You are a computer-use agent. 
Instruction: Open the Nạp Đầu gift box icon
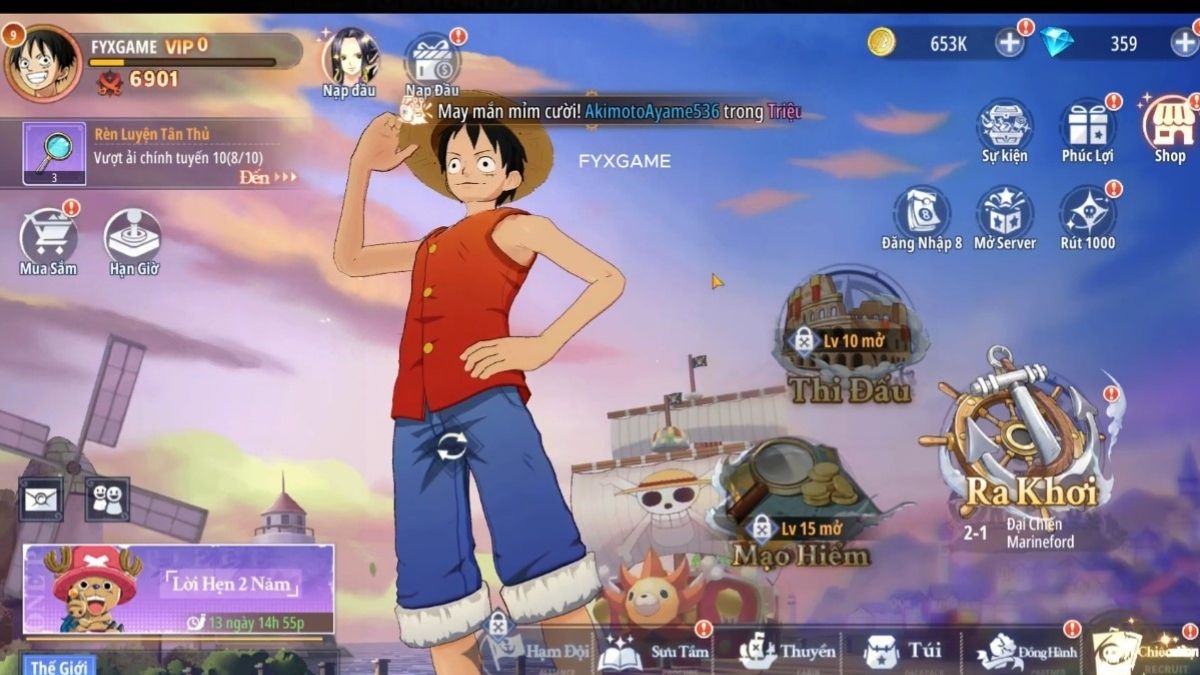[x=432, y=60]
